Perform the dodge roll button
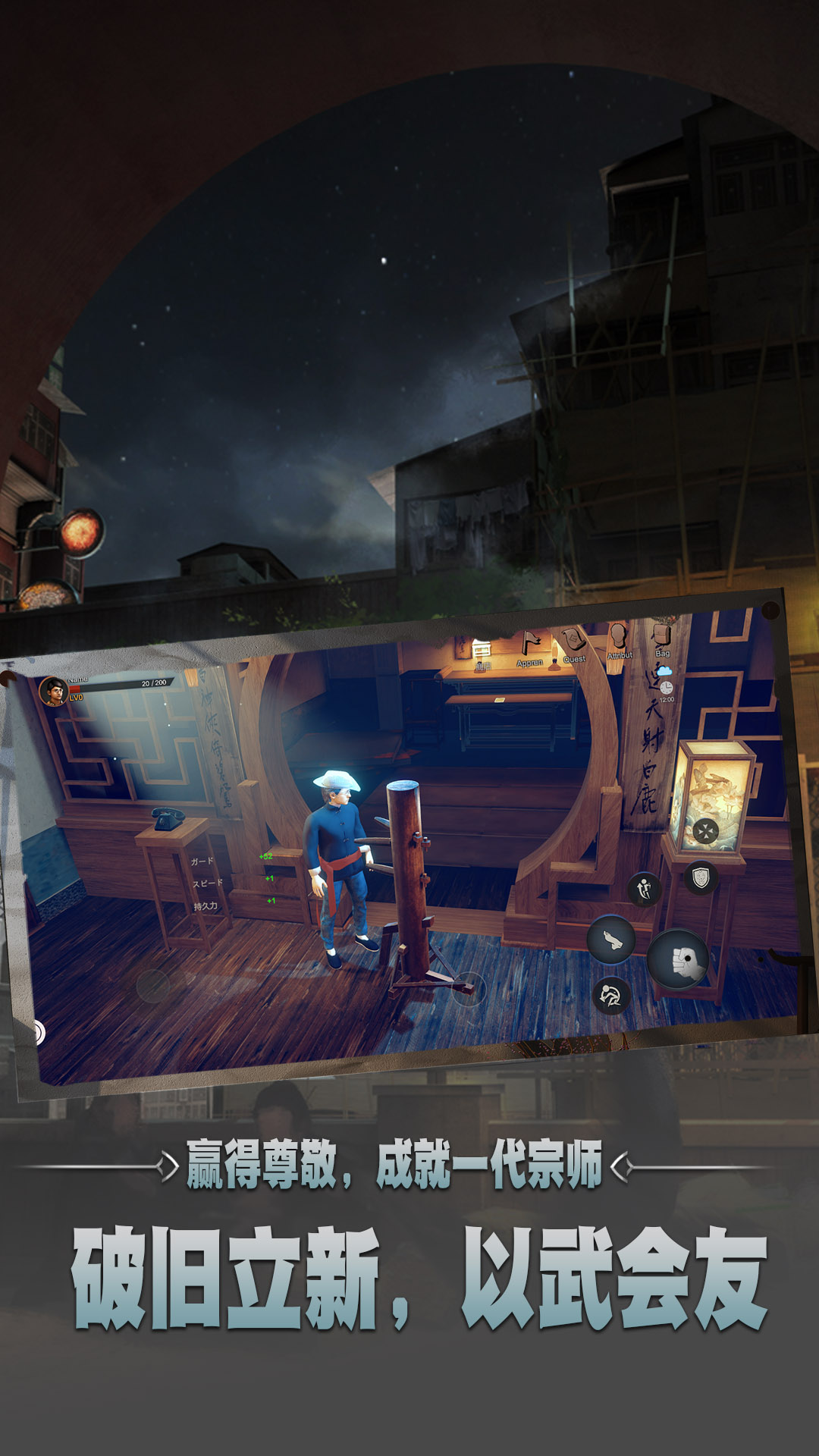 (611, 995)
